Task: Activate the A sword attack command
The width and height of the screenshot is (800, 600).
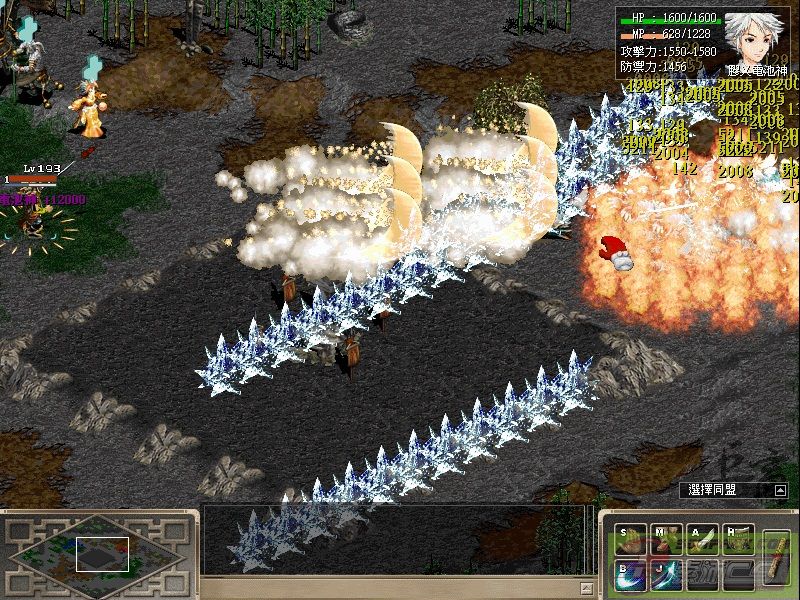Action: [x=703, y=540]
